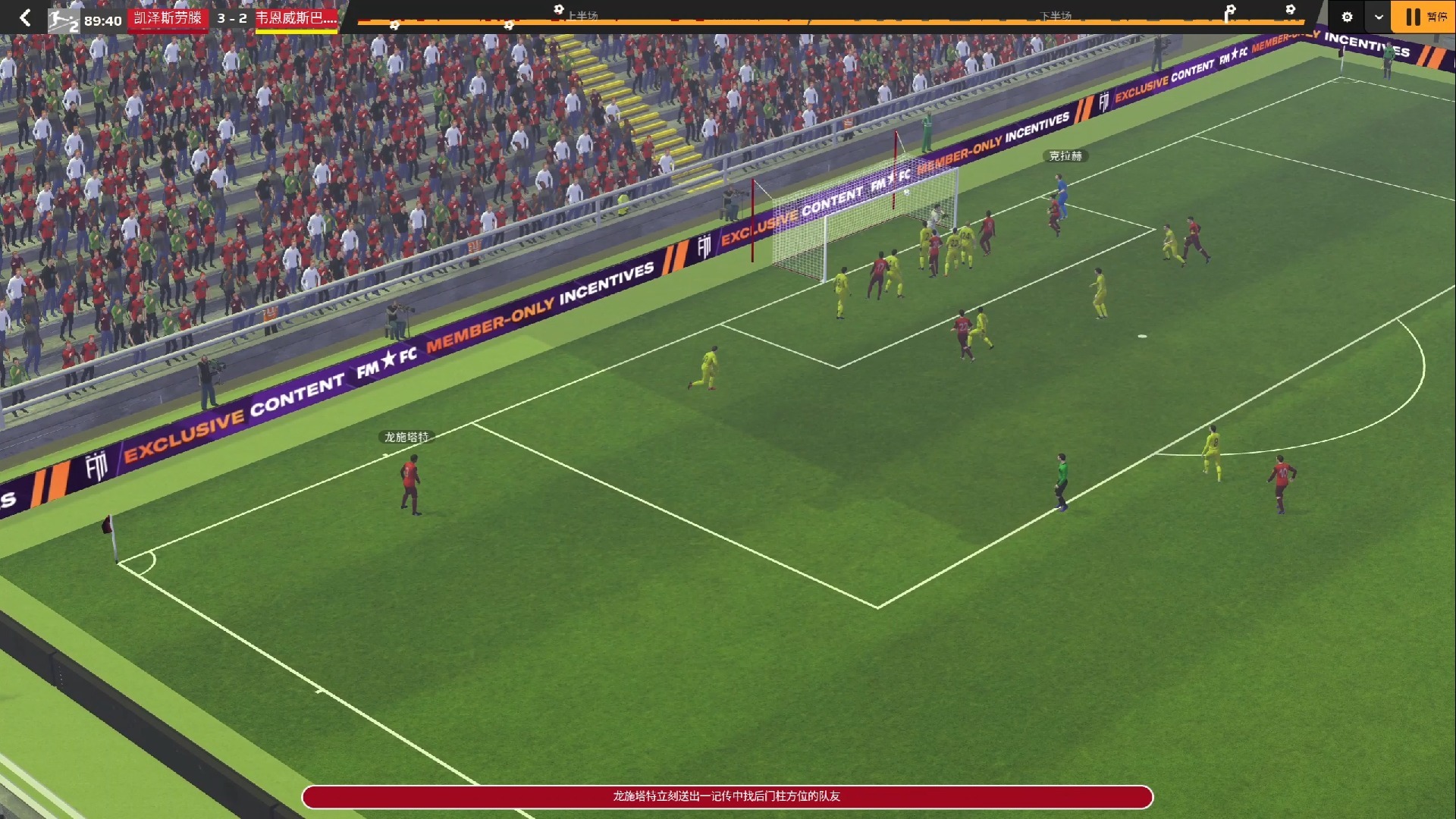Go back using the top-left arrow
1456x819 pixels.
25,17
